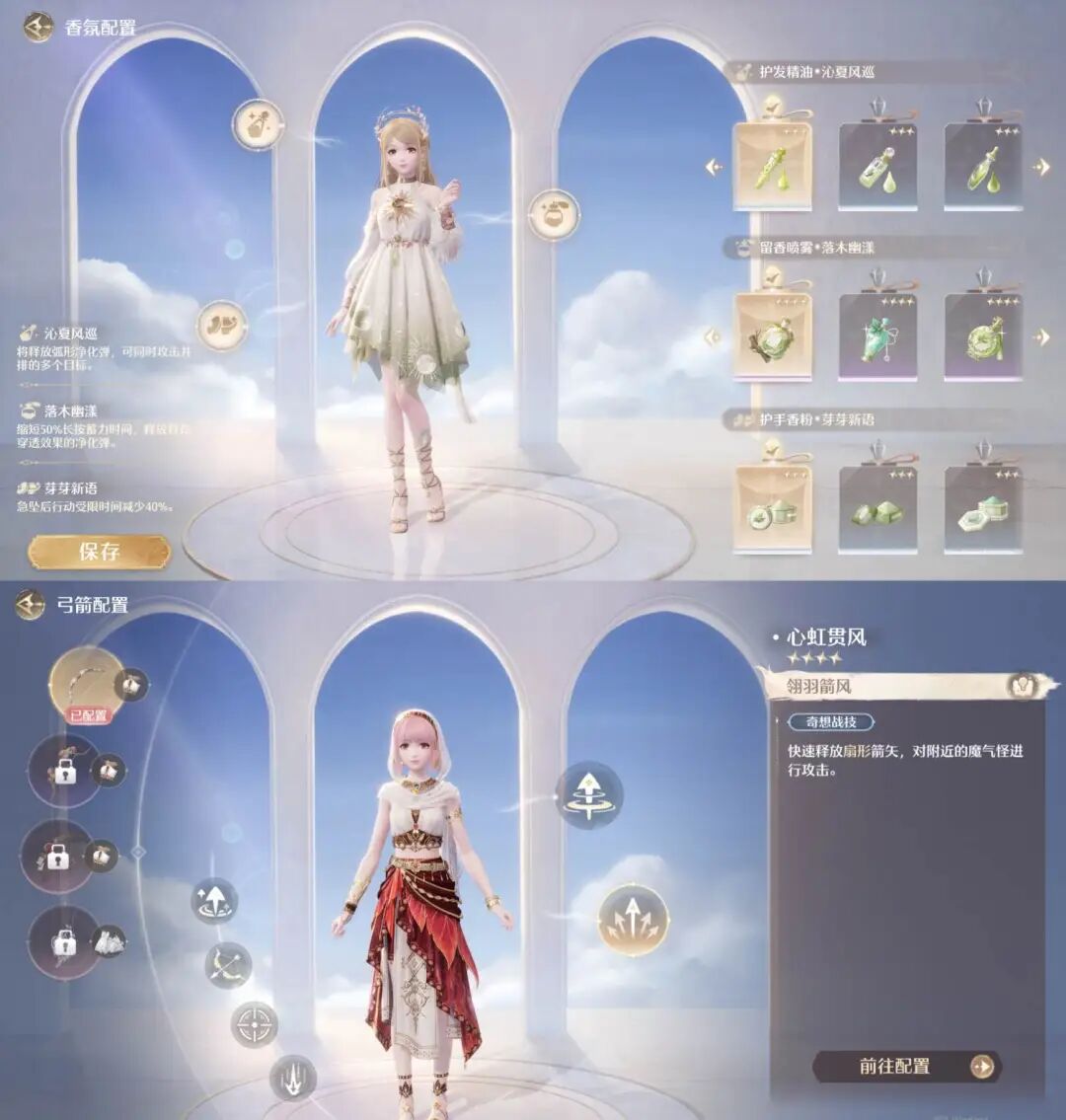Select the crosshair target skill icon
This screenshot has width=1066, height=1120.
click(x=254, y=1024)
